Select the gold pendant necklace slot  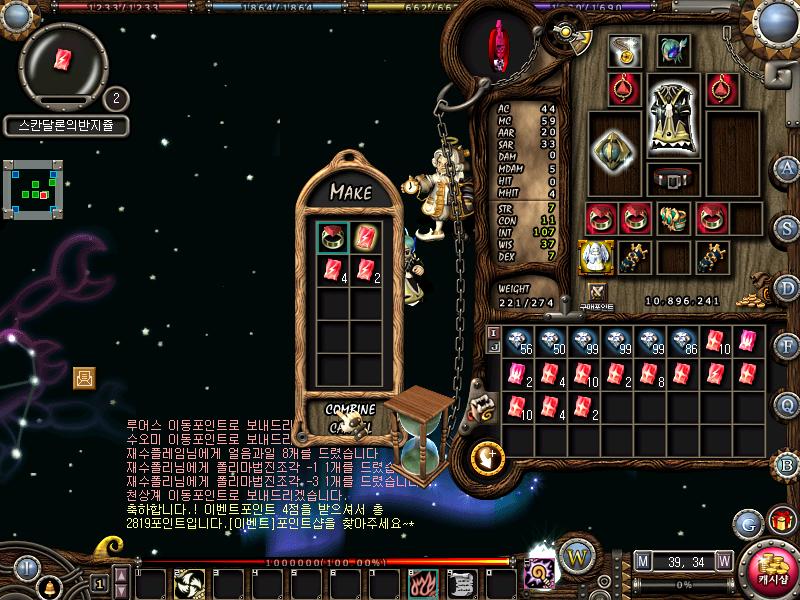click(628, 51)
